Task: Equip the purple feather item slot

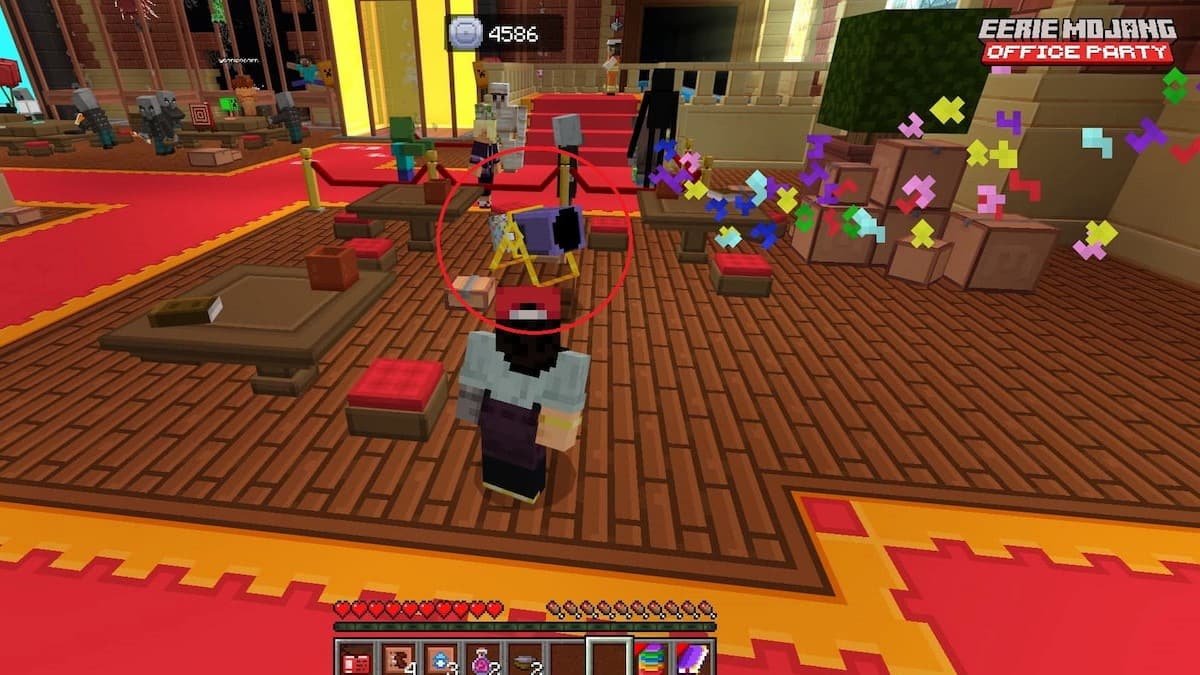Action: (692, 659)
